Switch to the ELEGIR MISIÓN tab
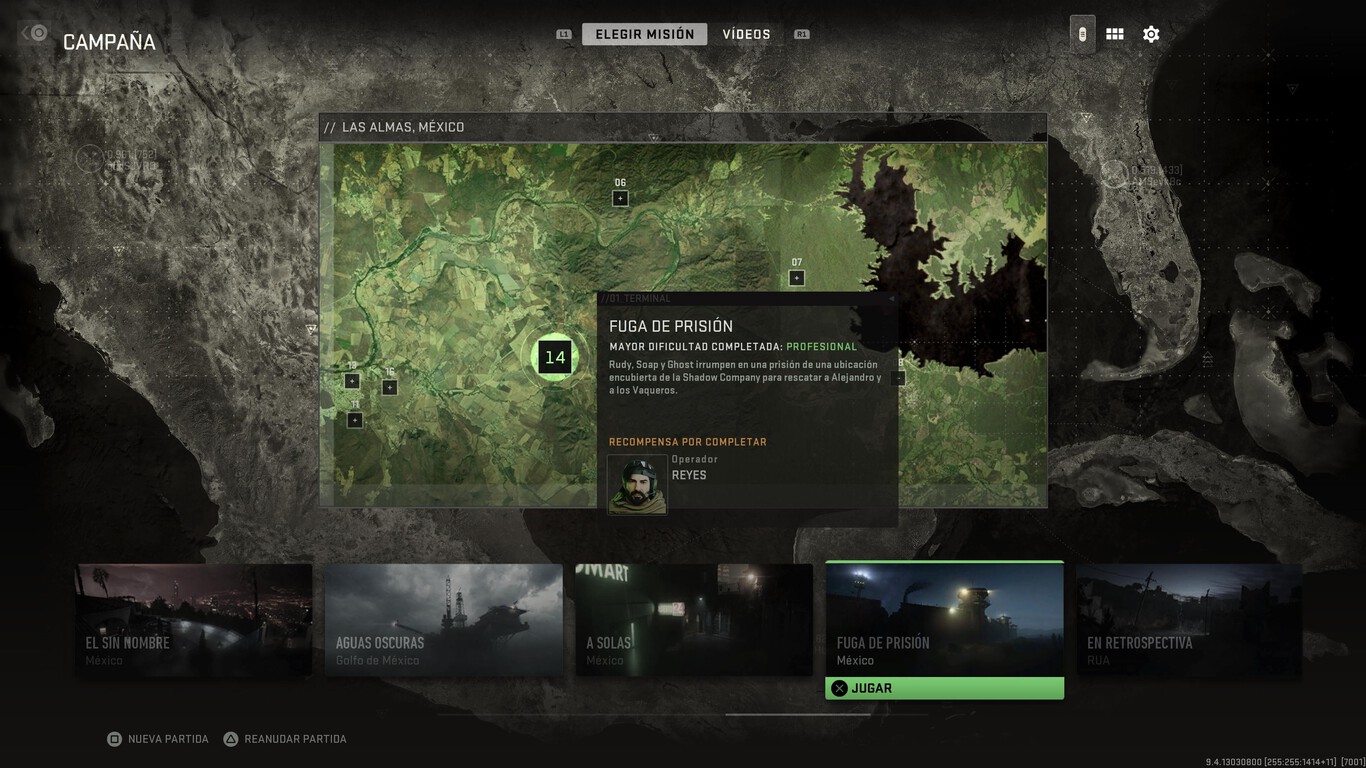 (643, 33)
